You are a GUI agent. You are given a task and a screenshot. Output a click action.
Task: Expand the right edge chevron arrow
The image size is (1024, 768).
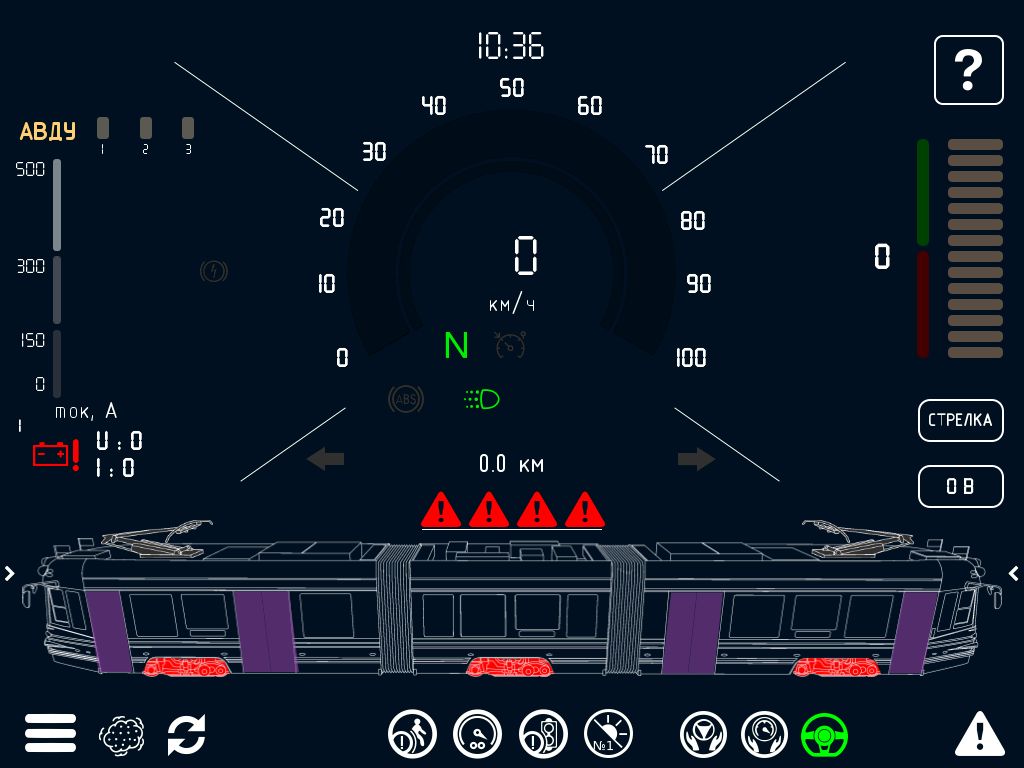[x=1014, y=573]
